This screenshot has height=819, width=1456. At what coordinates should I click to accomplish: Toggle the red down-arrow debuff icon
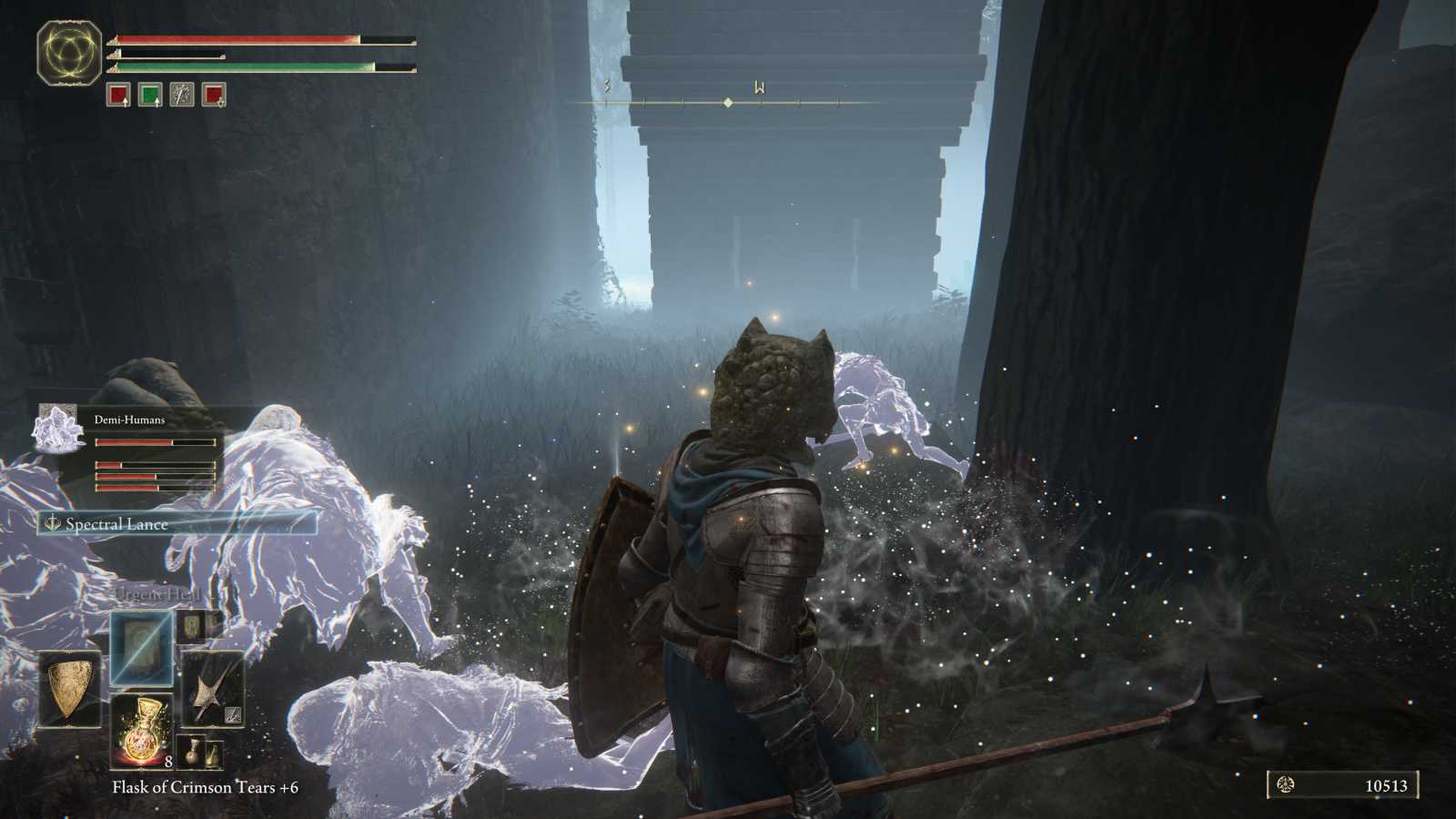215,95
